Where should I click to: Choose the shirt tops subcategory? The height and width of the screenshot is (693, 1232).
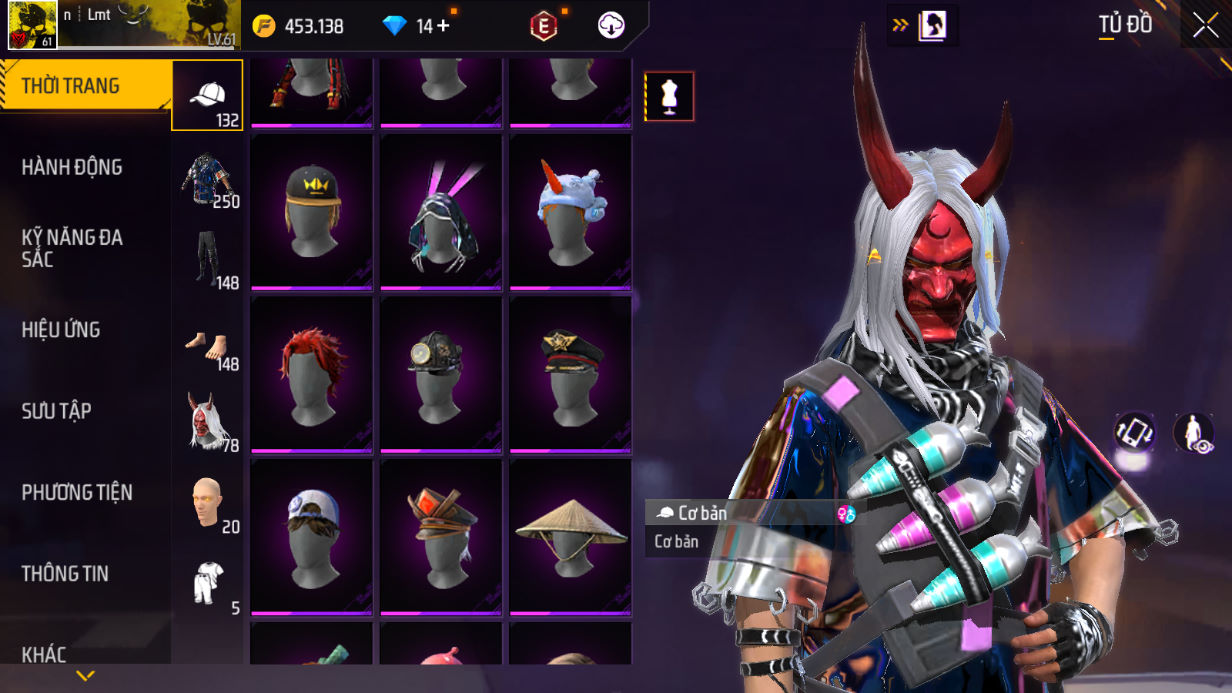click(x=207, y=178)
